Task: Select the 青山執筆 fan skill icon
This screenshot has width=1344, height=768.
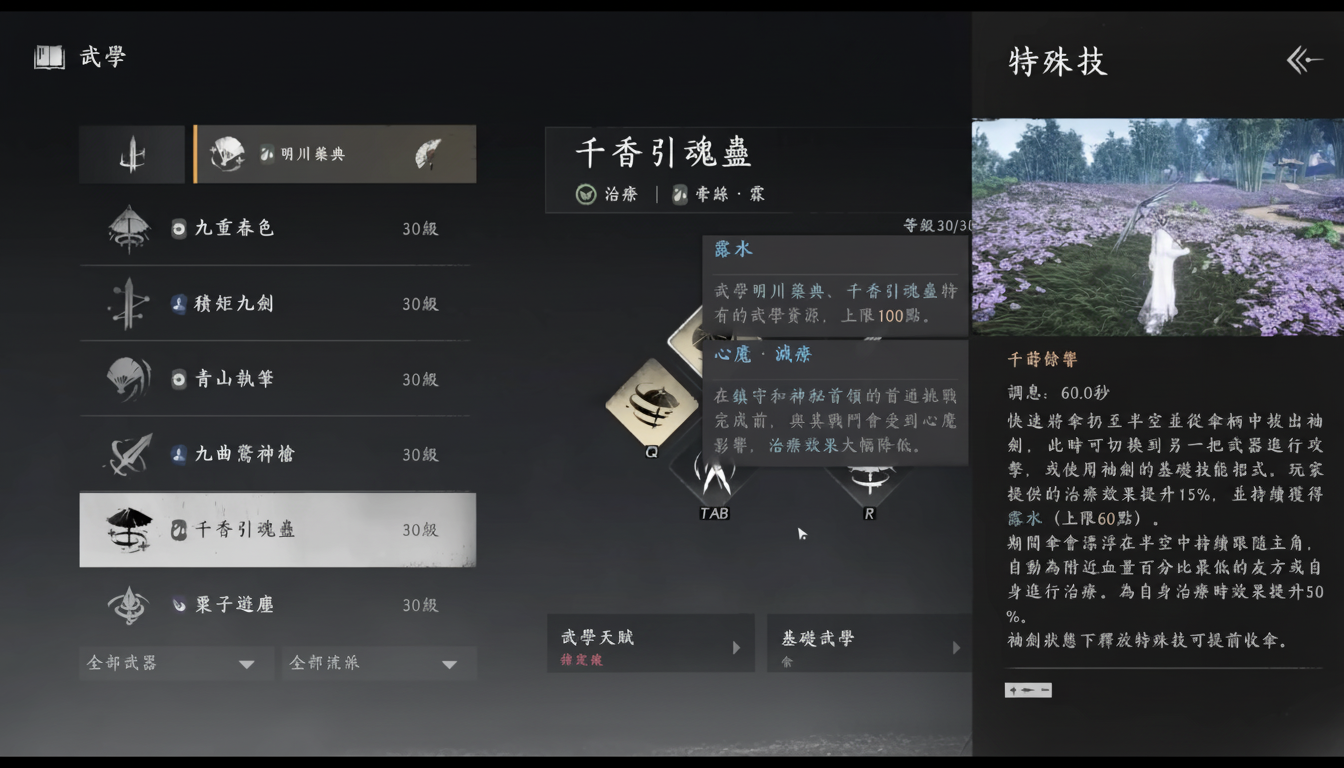Action: [131, 379]
